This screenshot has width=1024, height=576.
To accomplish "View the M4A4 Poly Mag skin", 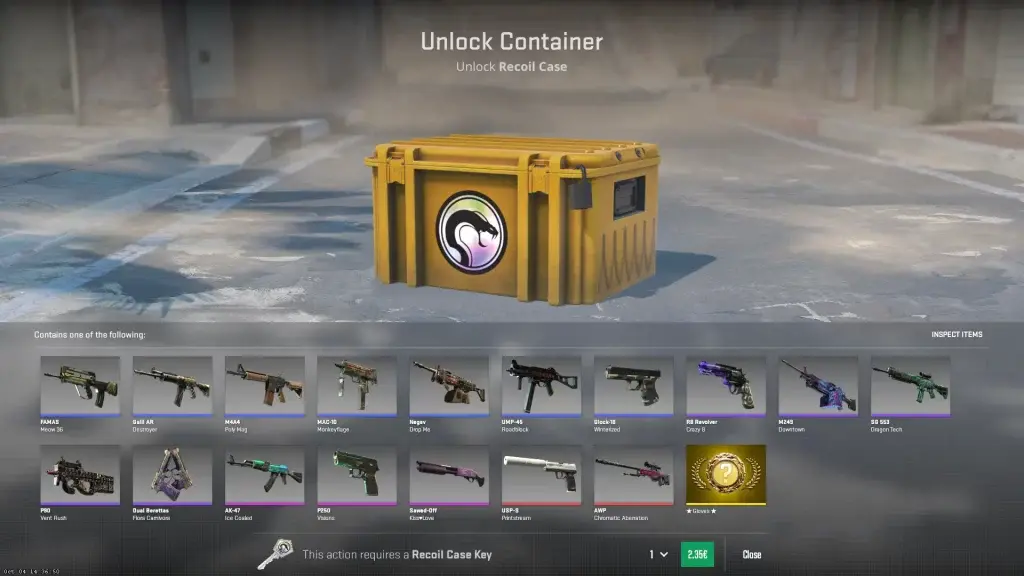I will tap(264, 385).
